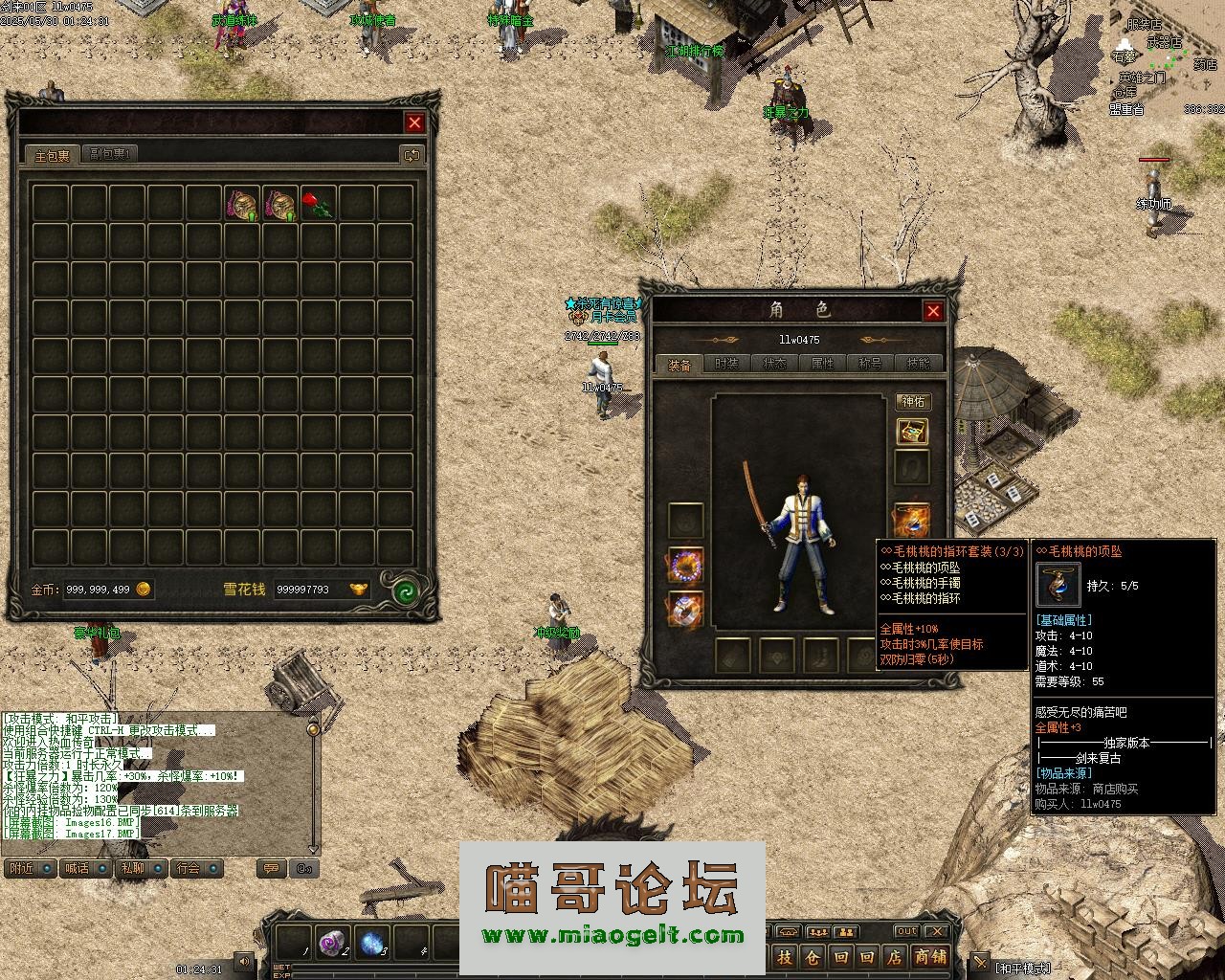Image resolution: width=1225 pixels, height=980 pixels.
Task: Show the 属性 attributes tab
Action: pyautogui.click(x=822, y=365)
